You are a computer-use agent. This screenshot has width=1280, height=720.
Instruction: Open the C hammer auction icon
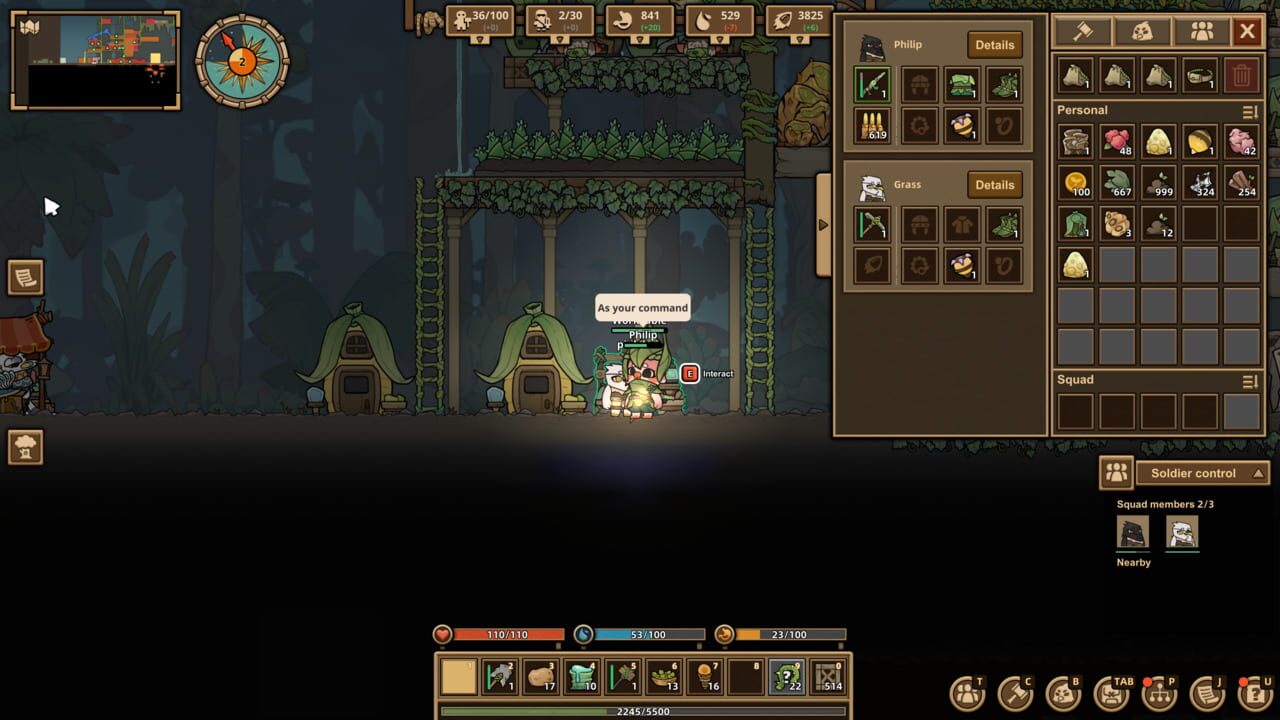tap(1017, 691)
